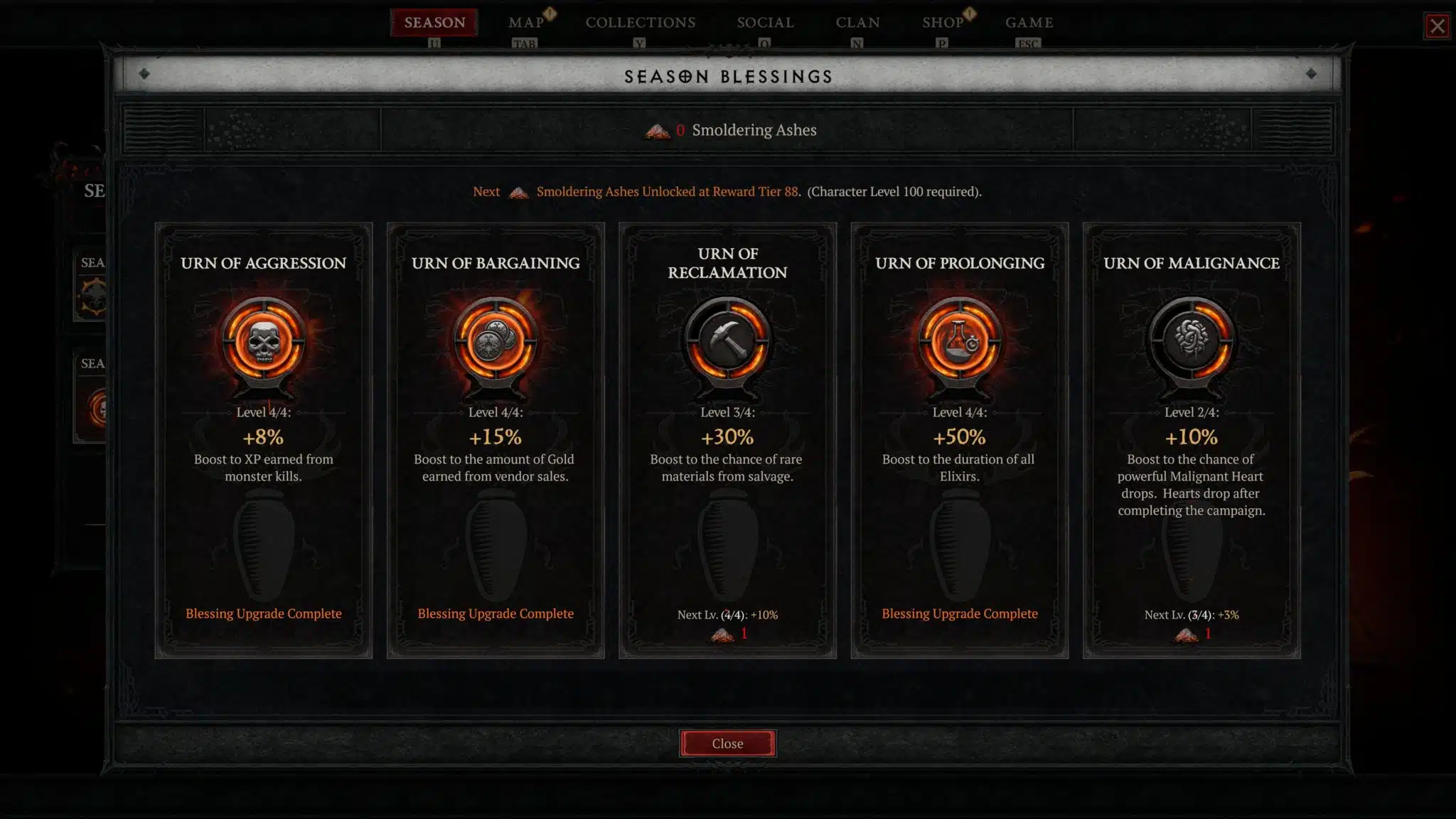Screen dimensions: 1456x819
Task: Click the Urn of Bargaining gold coins emblem
Action: pyautogui.click(x=496, y=341)
